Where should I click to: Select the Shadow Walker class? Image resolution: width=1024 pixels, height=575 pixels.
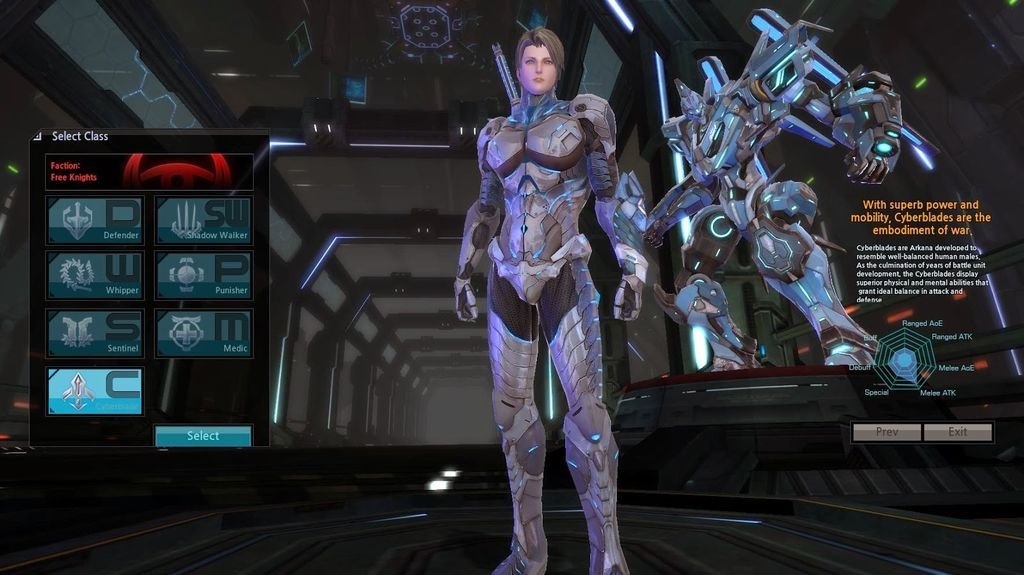pyautogui.click(x=203, y=220)
